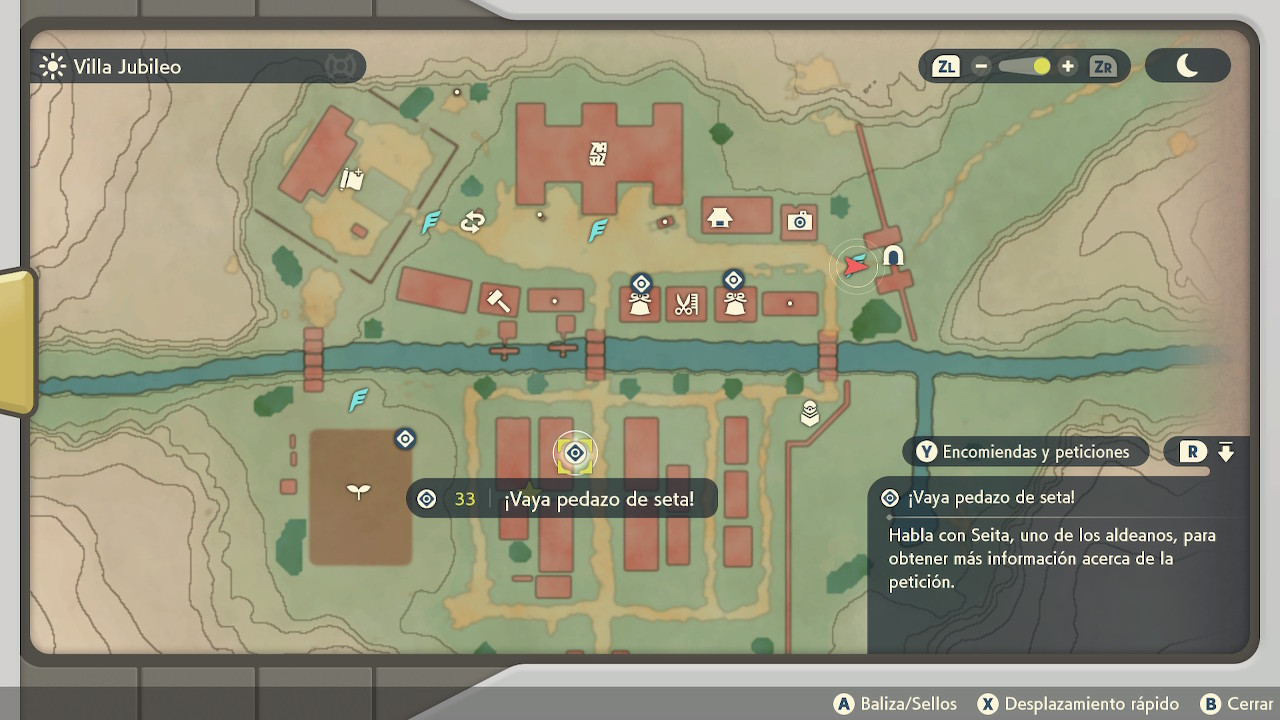The height and width of the screenshot is (720, 1280).
Task: Choose the hammer crafting workshop marker
Action: point(498,298)
